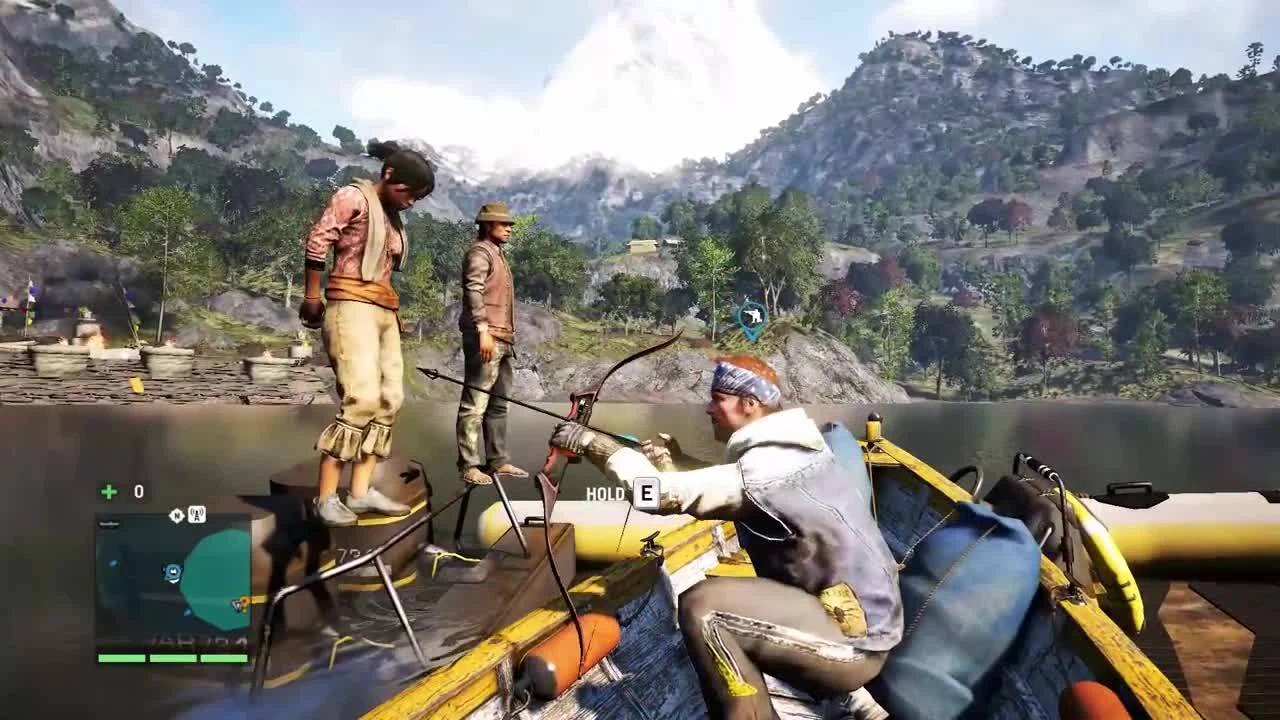Click the small blue dot below the player marker
The image size is (1280, 720).
[x=187, y=611]
